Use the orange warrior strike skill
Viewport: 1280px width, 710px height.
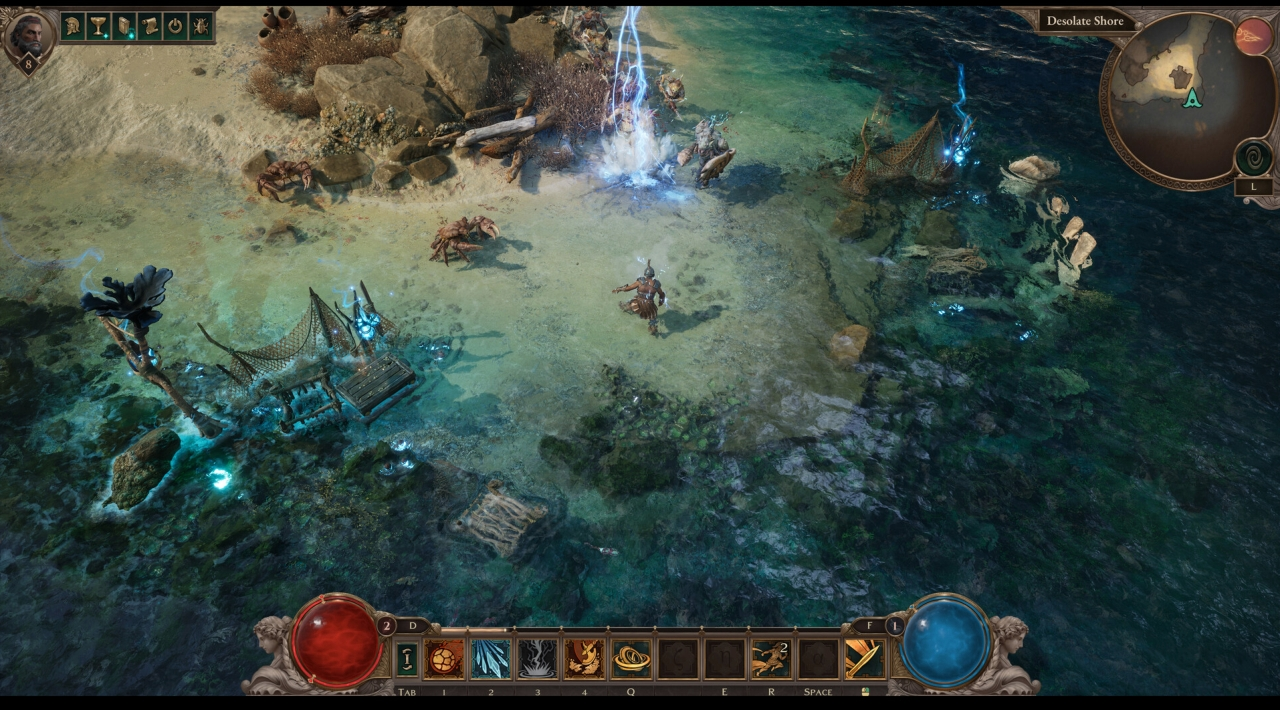coord(584,659)
